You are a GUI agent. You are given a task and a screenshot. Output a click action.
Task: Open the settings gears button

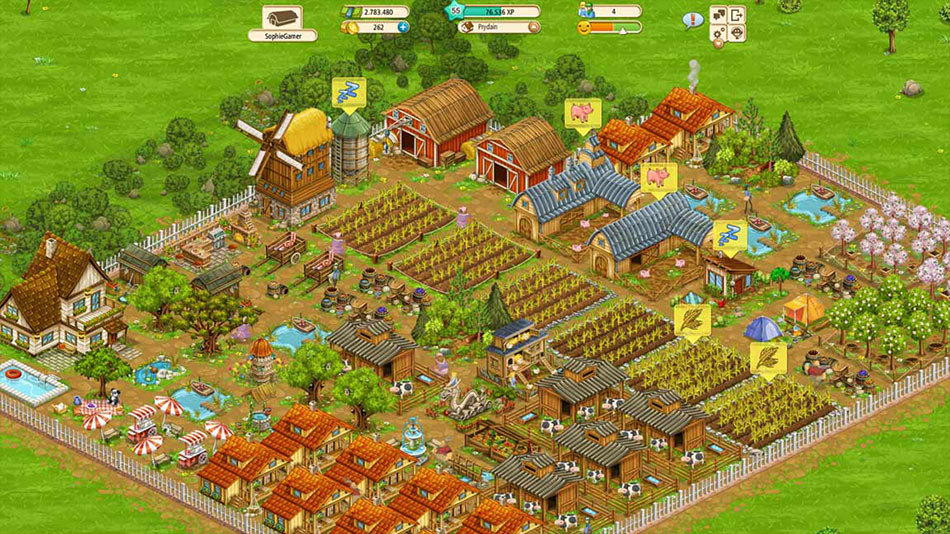click(719, 33)
